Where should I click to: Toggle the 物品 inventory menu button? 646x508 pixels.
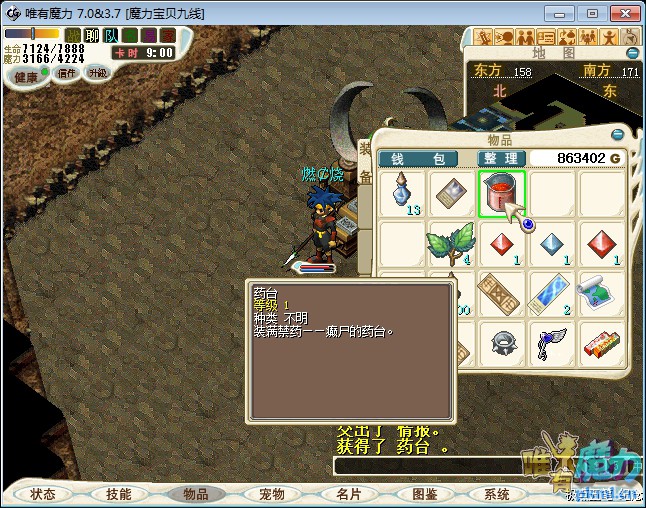(x=195, y=494)
